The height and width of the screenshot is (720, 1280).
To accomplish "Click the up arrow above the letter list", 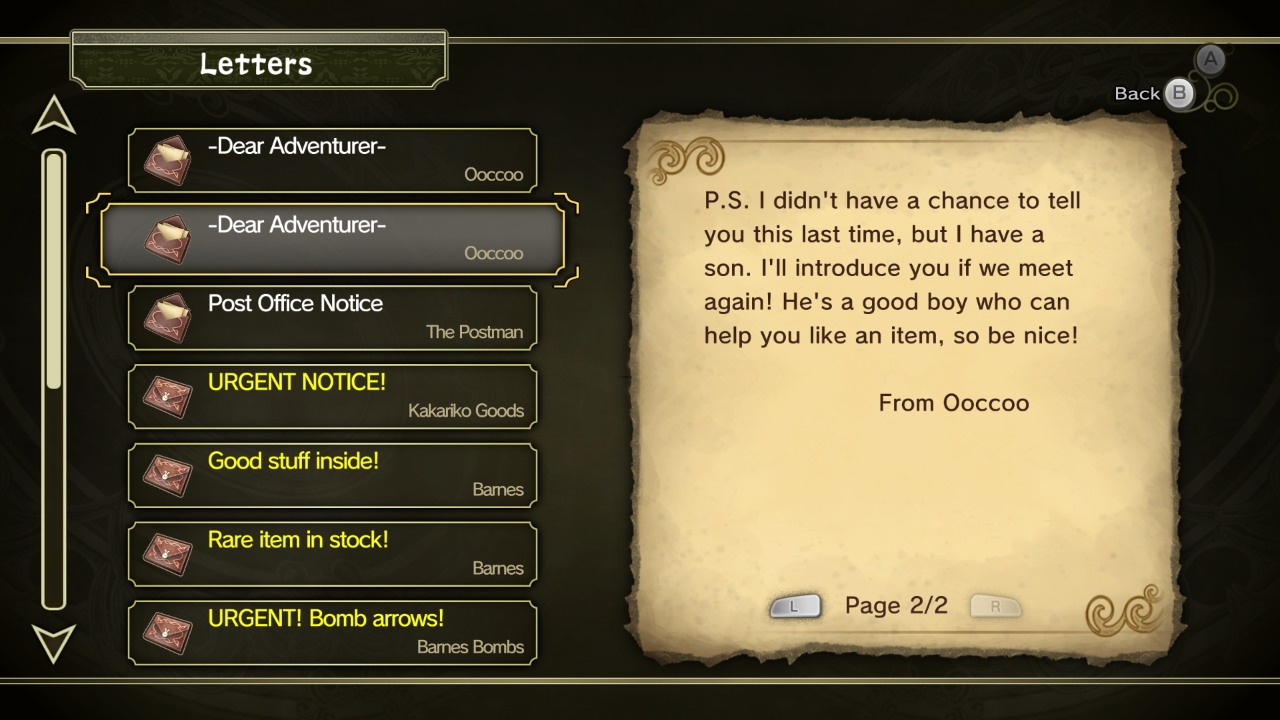I will [x=52, y=115].
